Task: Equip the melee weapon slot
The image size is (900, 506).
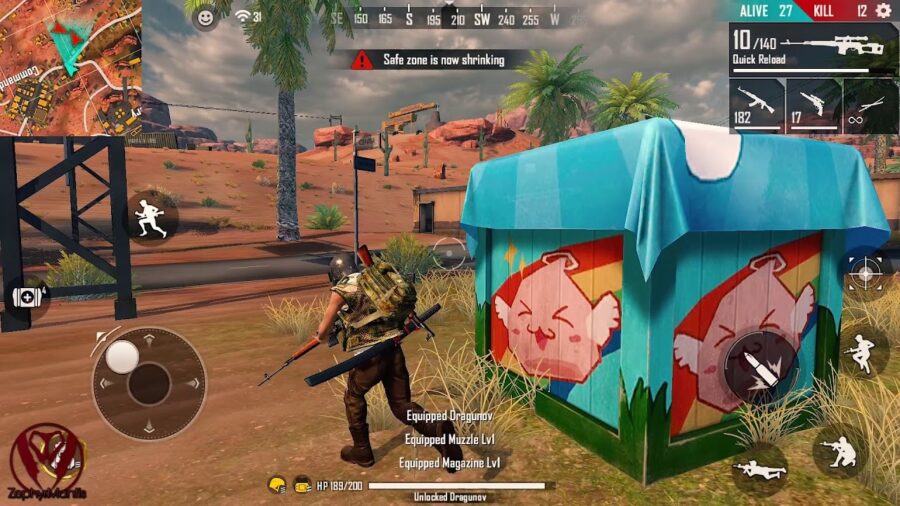Action: (x=870, y=105)
